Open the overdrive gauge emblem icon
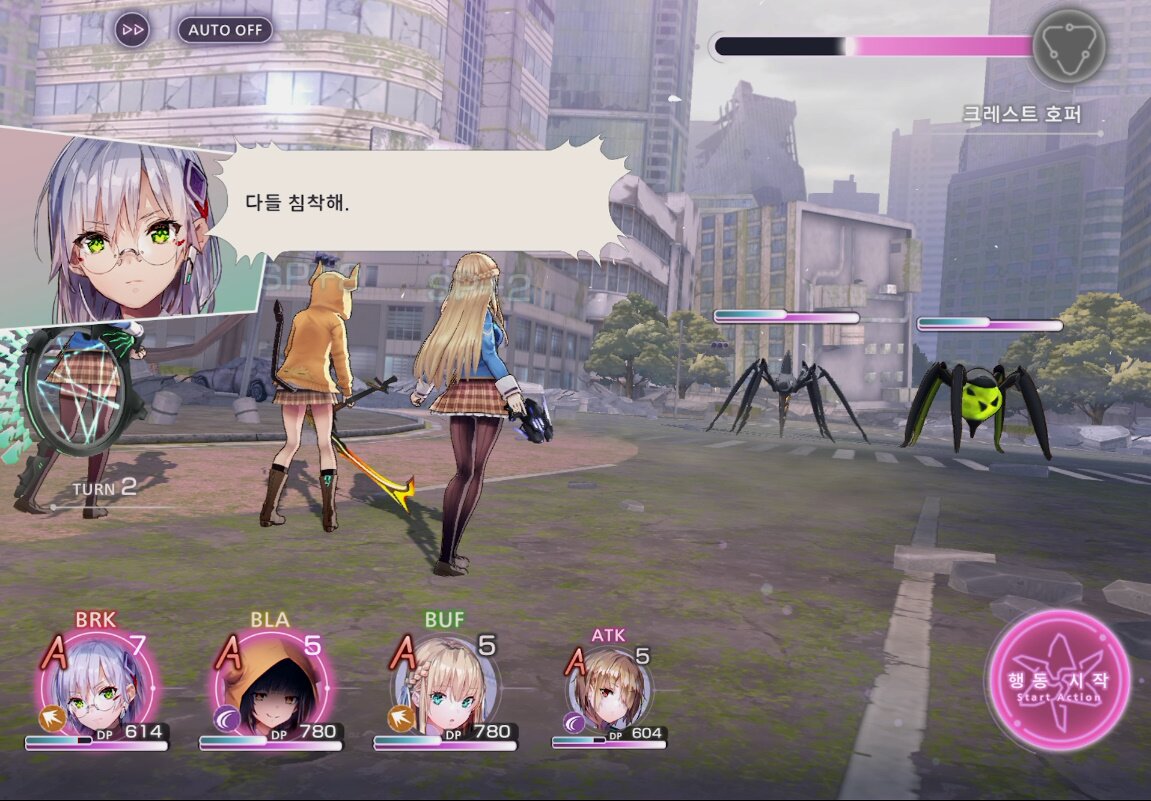Image resolution: width=1151 pixels, height=801 pixels. [x=1068, y=46]
